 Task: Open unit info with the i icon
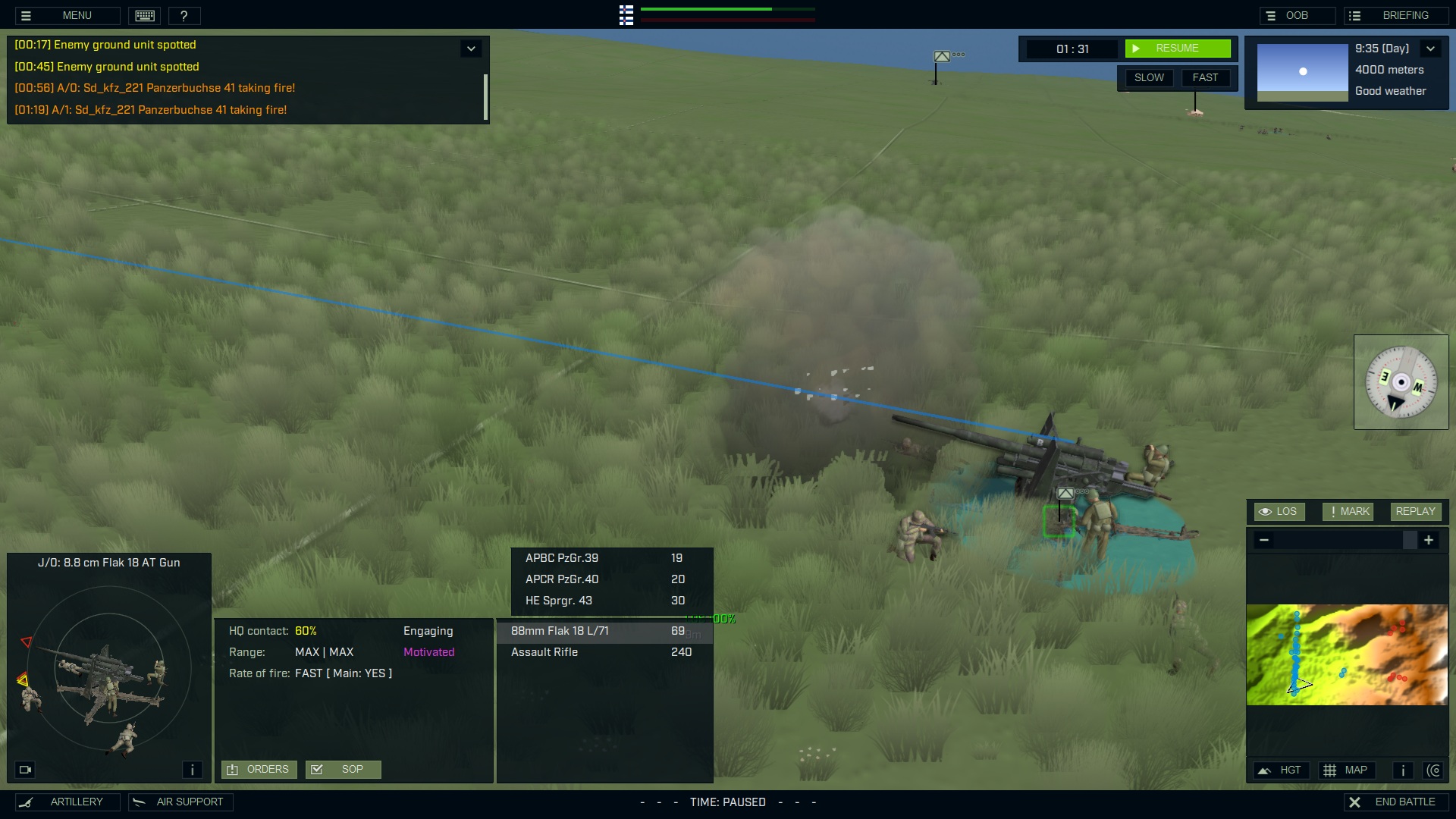click(x=192, y=770)
